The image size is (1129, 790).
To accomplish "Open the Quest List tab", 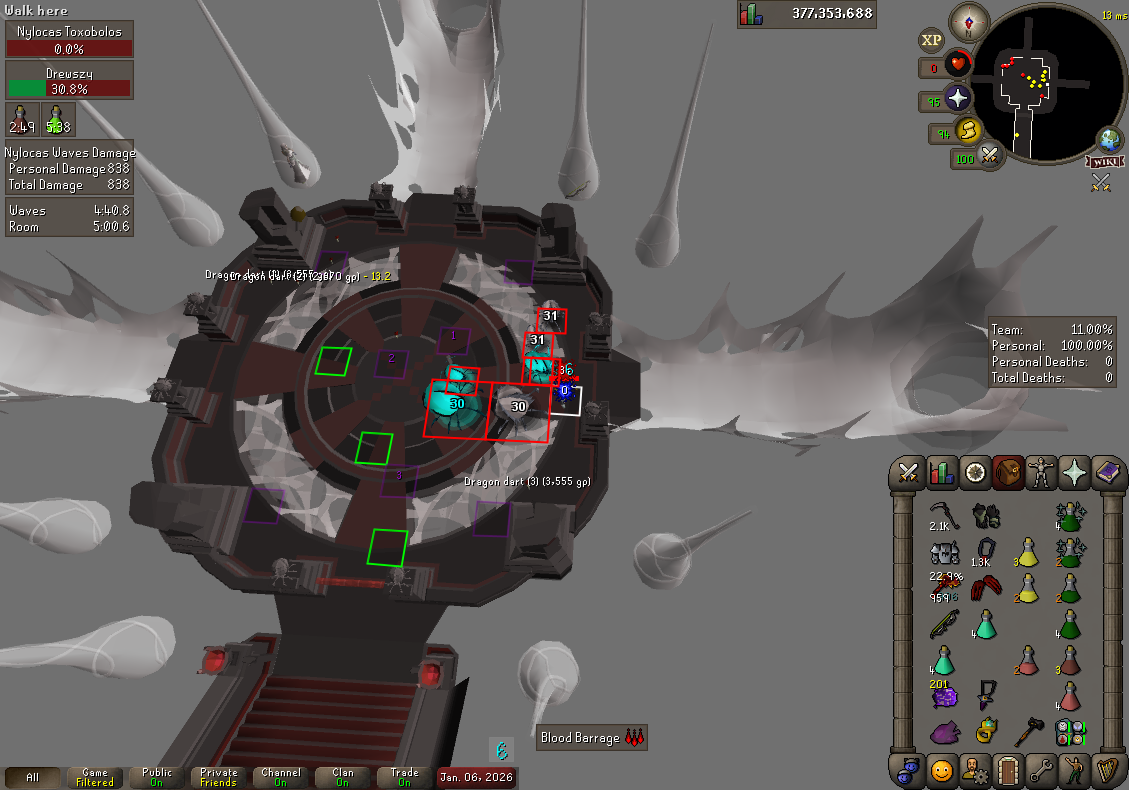I will [x=975, y=472].
